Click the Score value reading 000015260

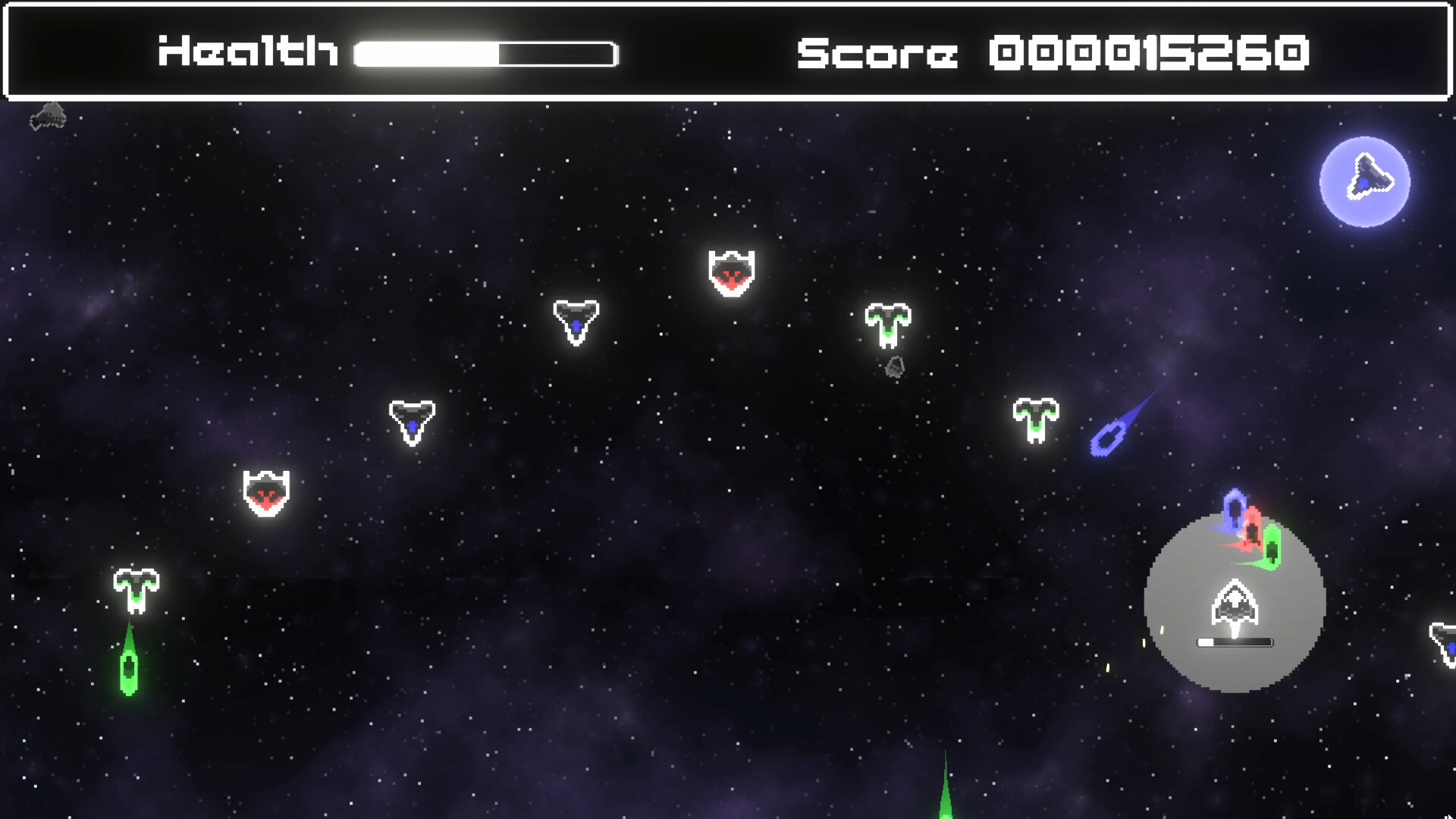pyautogui.click(x=1153, y=52)
